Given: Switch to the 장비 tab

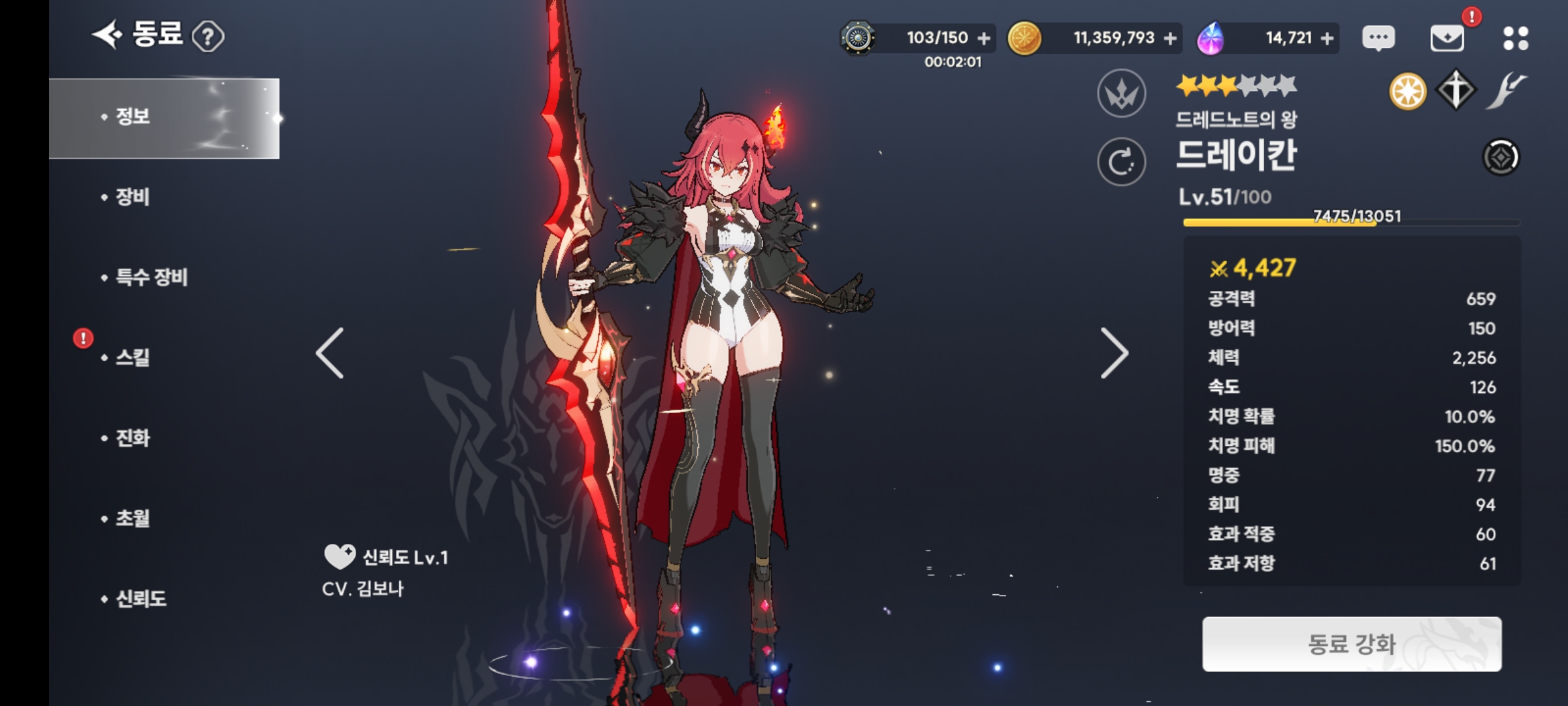Looking at the screenshot, I should [133, 197].
